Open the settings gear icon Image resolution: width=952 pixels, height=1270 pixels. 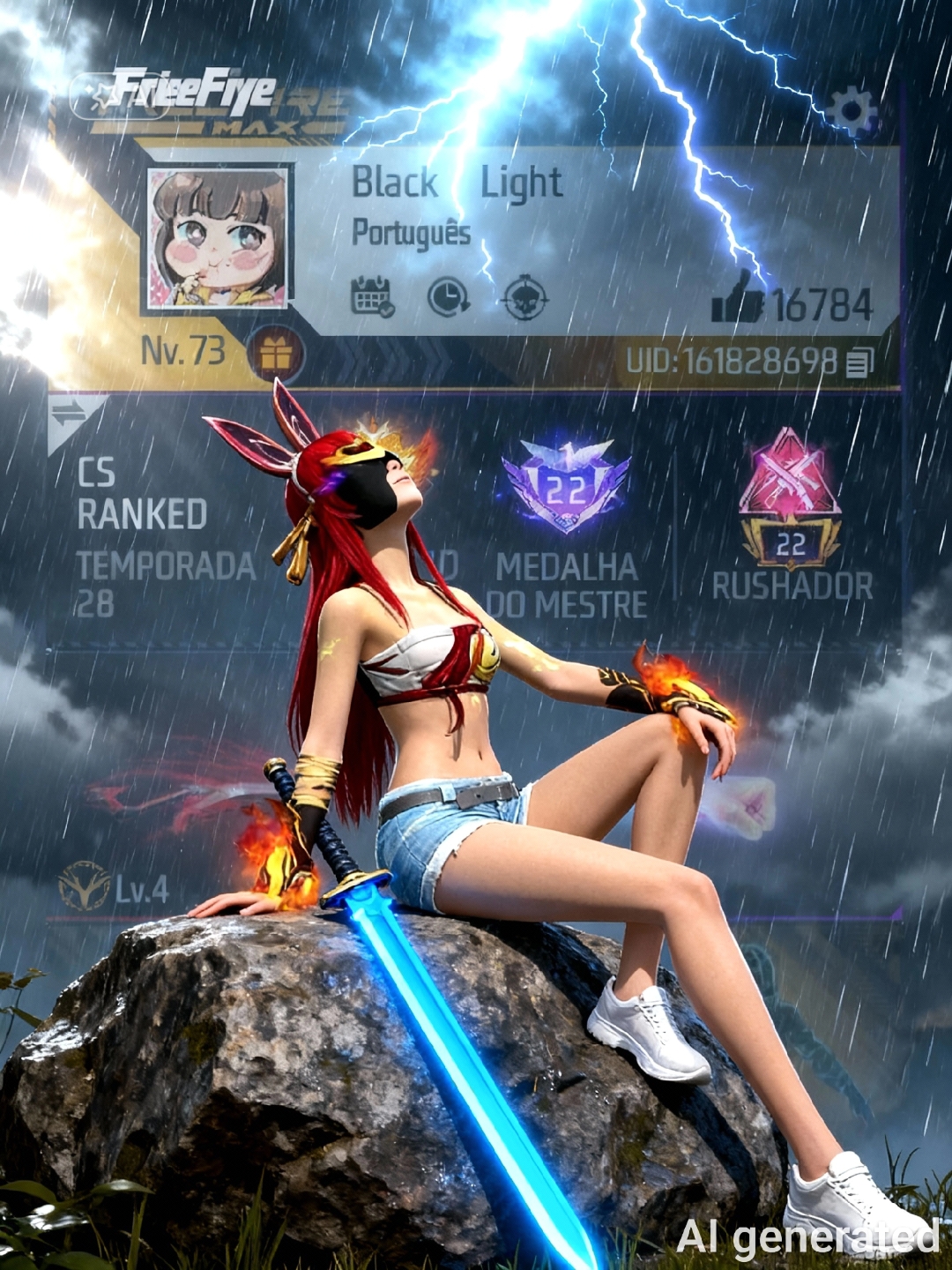point(851,112)
